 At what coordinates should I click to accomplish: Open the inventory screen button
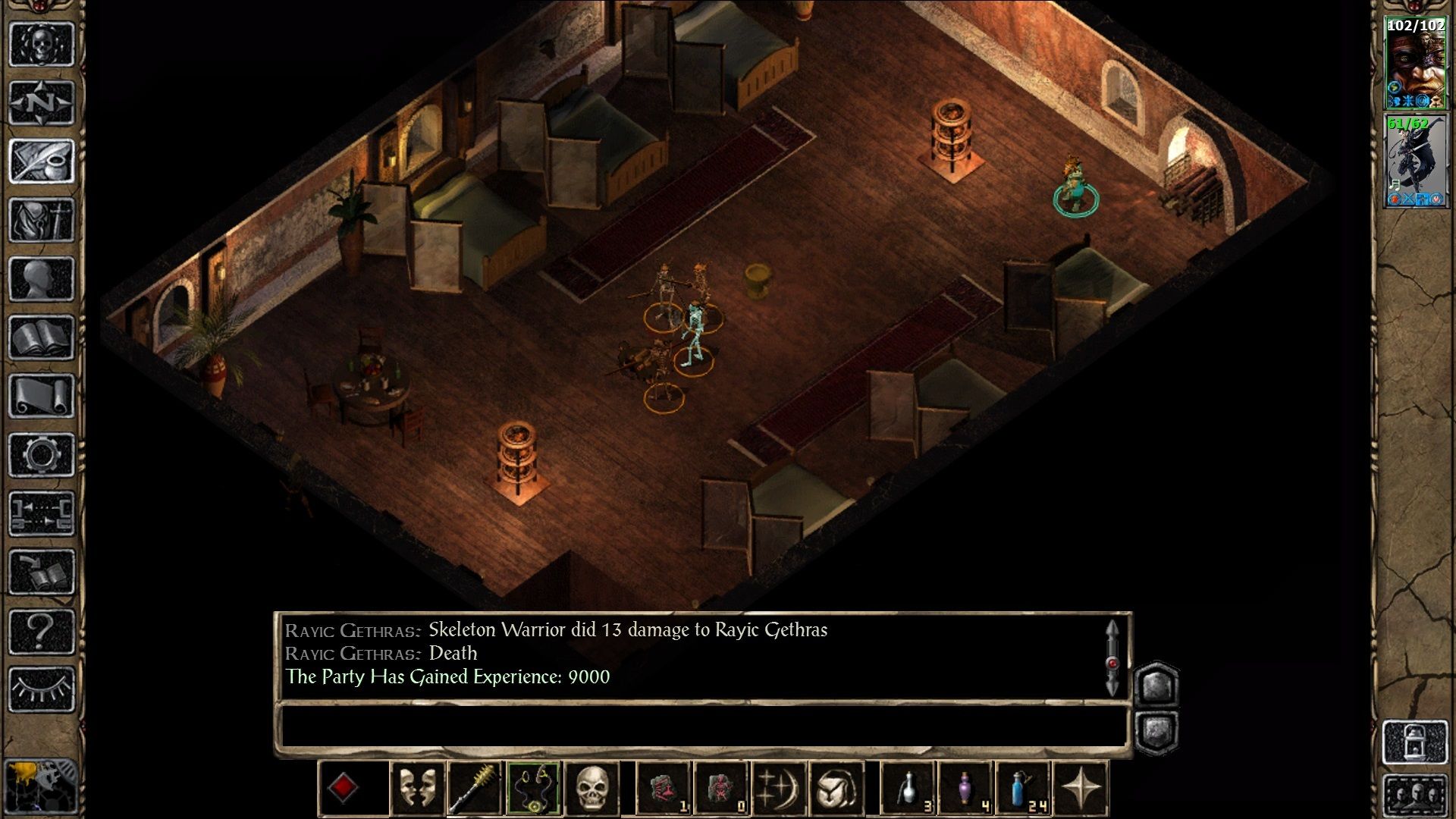42,220
